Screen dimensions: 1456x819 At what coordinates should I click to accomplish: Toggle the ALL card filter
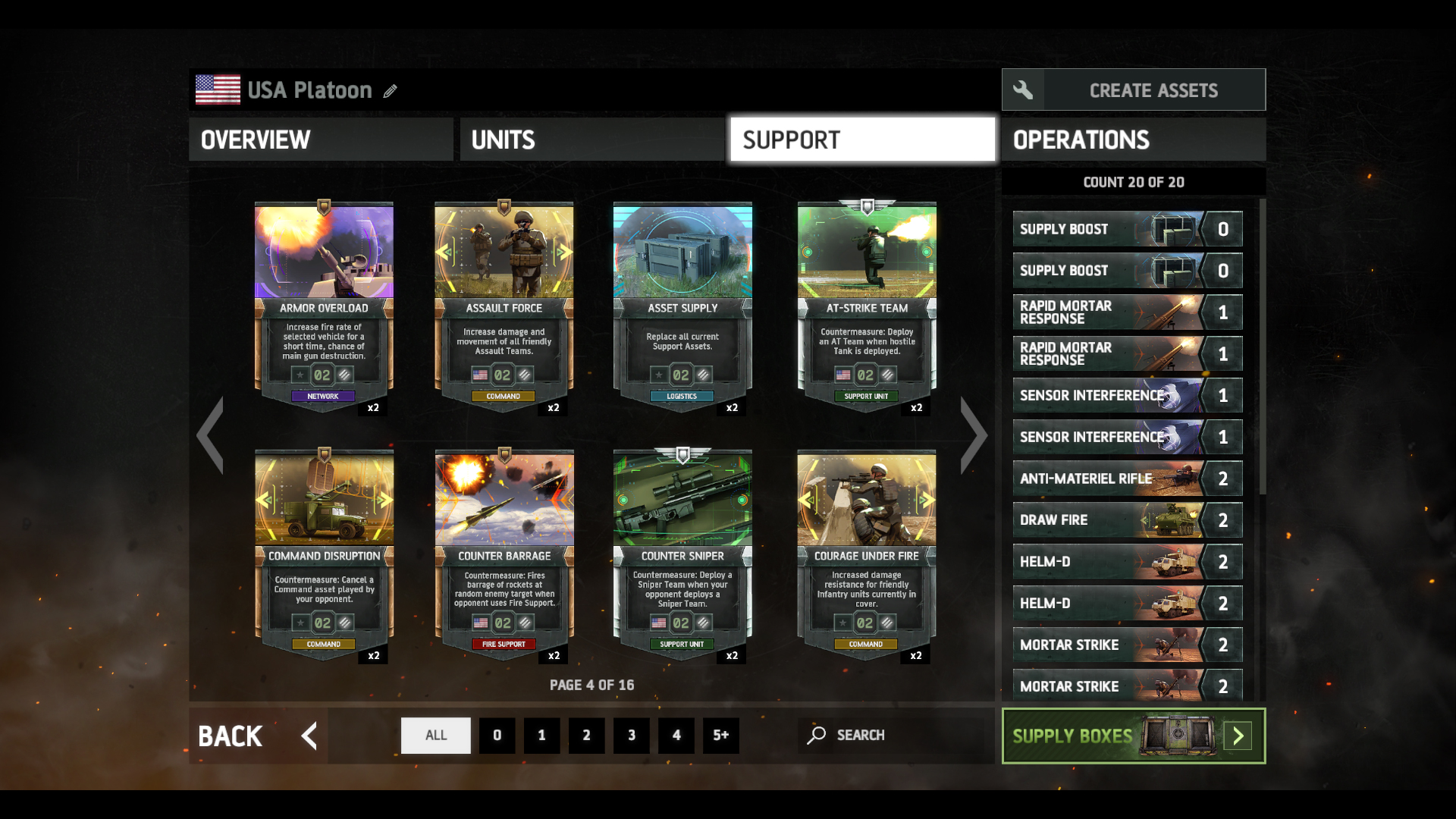[435, 735]
